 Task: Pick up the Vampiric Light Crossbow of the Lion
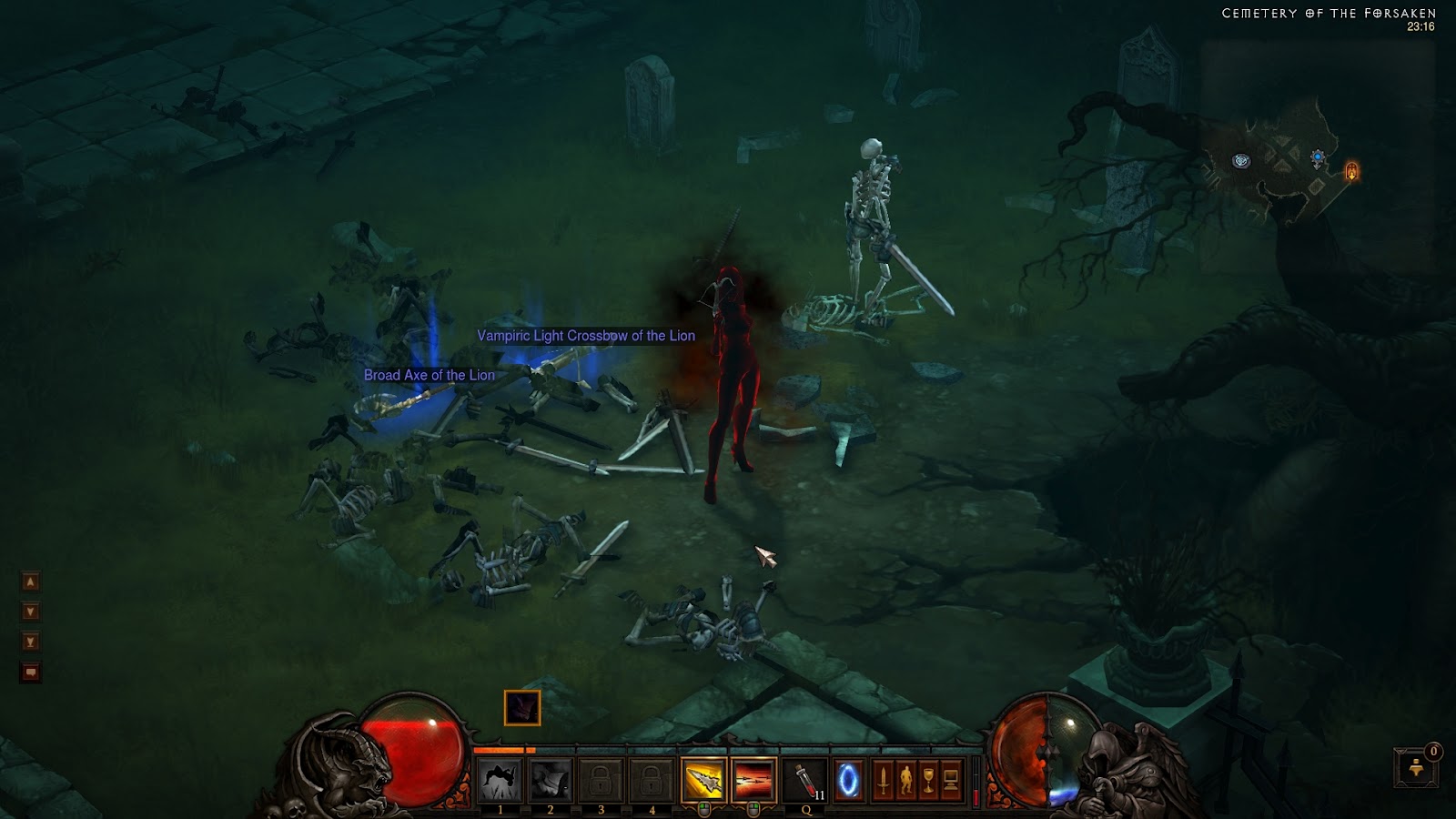(x=585, y=336)
